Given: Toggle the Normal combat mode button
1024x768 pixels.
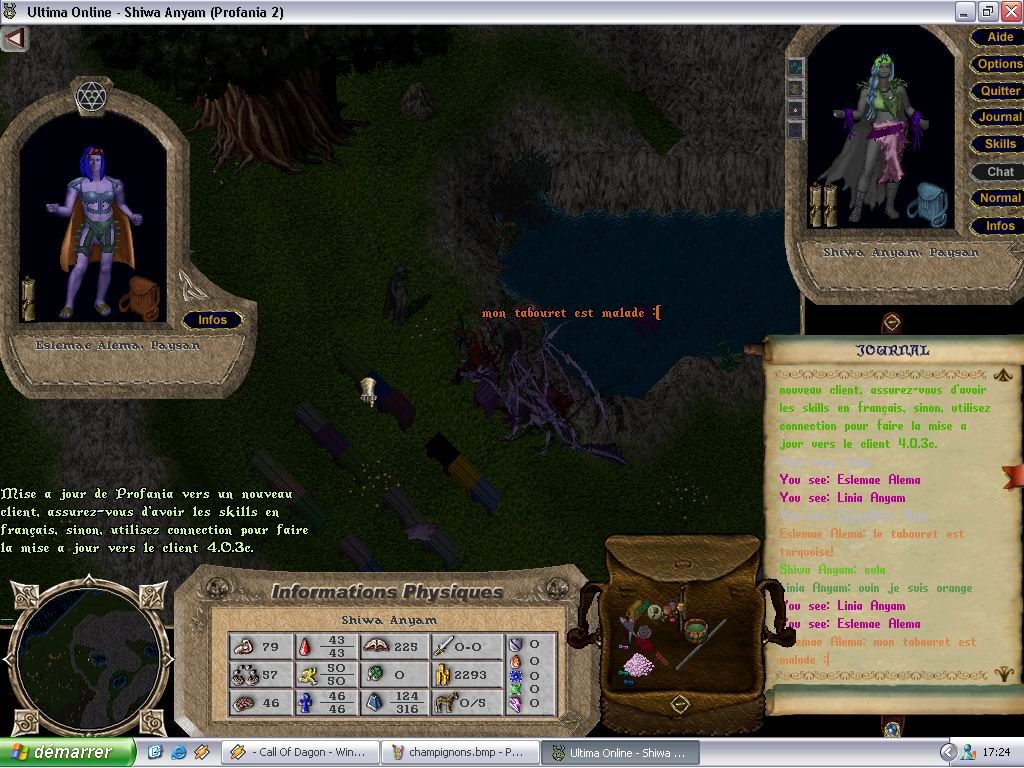Looking at the screenshot, I should click(x=999, y=198).
